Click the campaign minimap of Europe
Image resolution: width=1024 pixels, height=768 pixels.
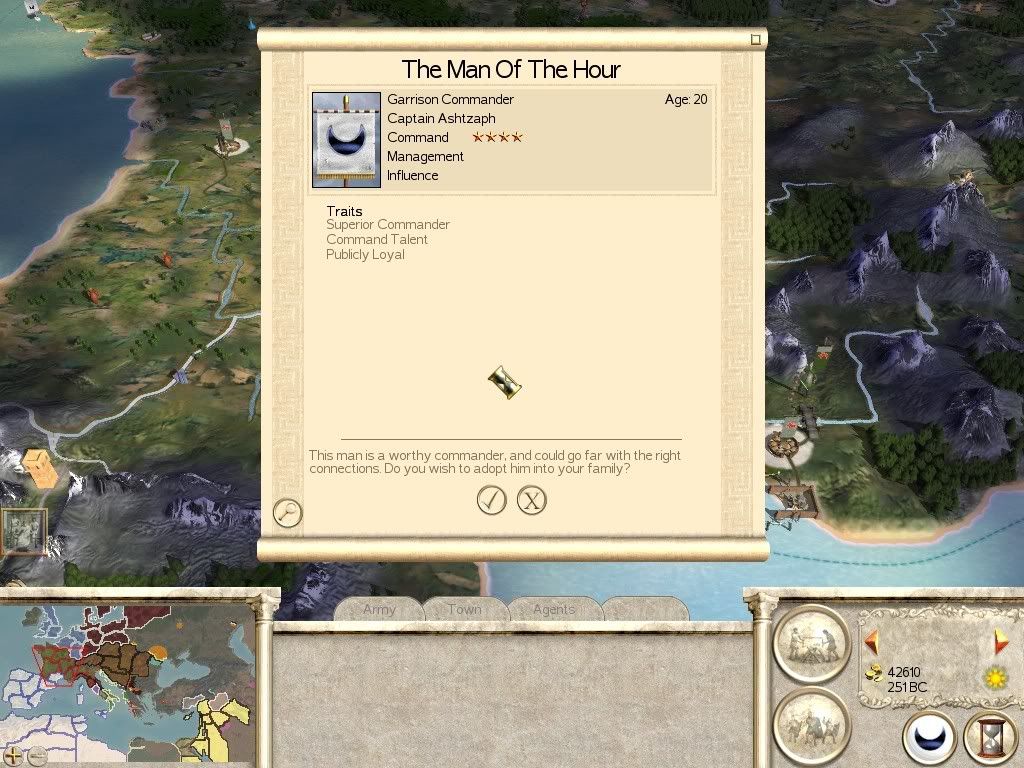128,680
